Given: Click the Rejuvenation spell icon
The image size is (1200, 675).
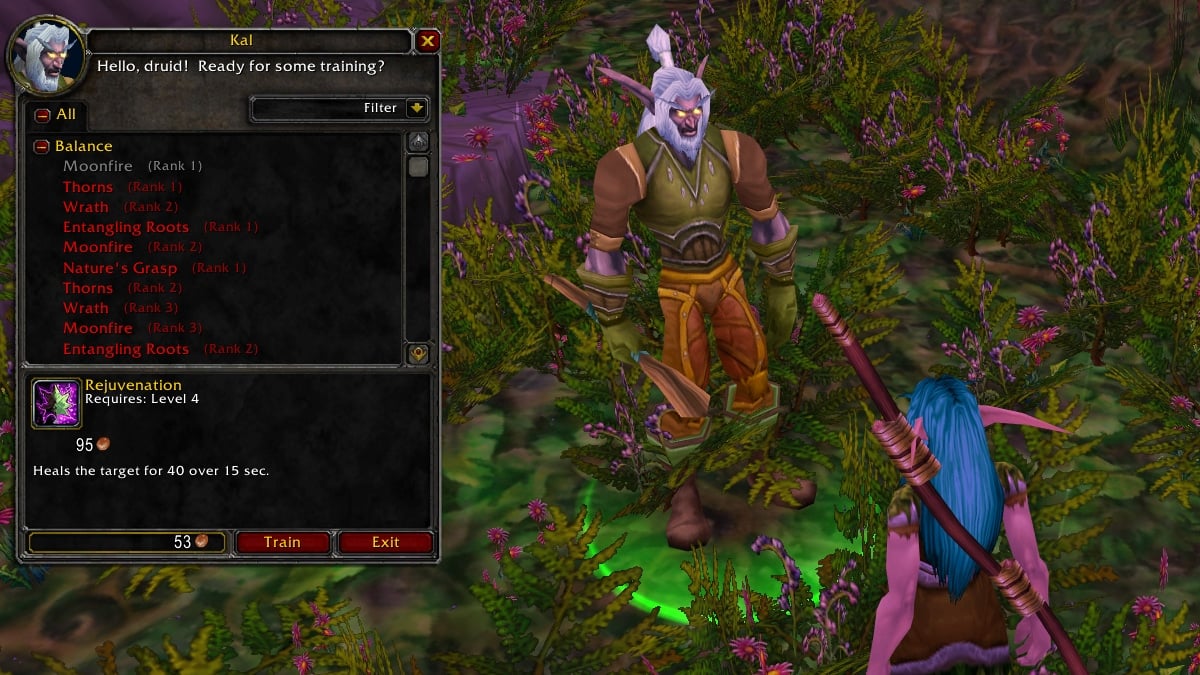Looking at the screenshot, I should pyautogui.click(x=56, y=403).
